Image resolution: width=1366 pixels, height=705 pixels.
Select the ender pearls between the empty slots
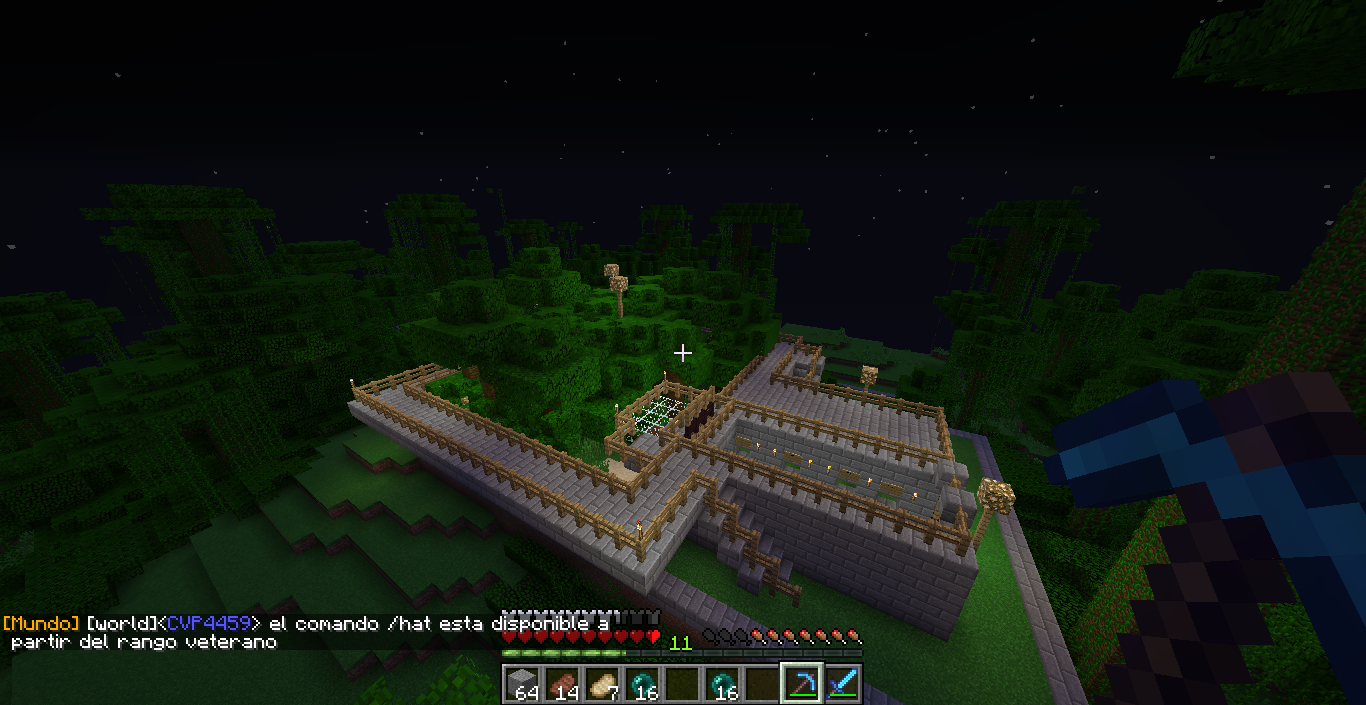click(722, 684)
